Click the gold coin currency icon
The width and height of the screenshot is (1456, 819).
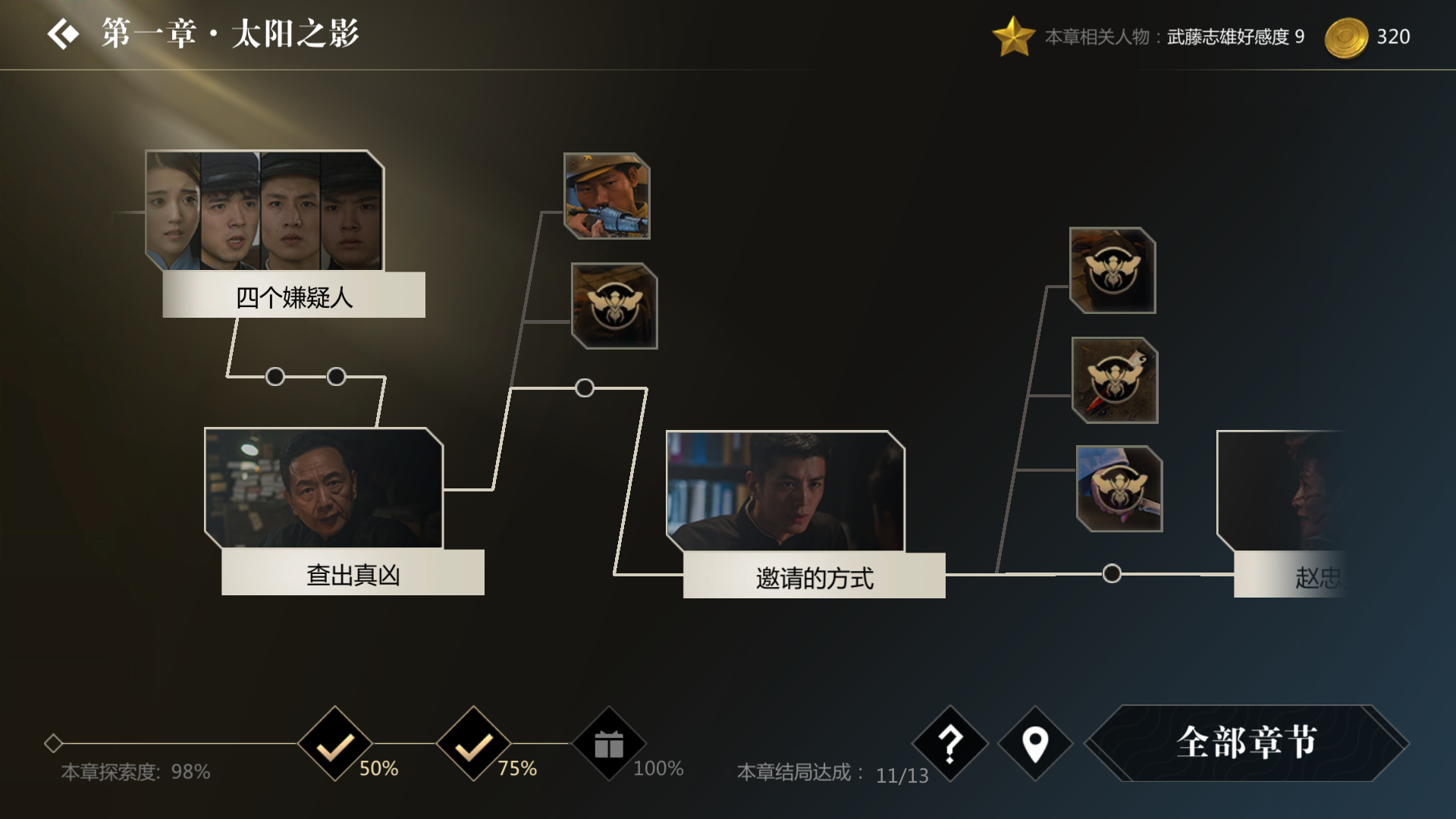click(1348, 36)
